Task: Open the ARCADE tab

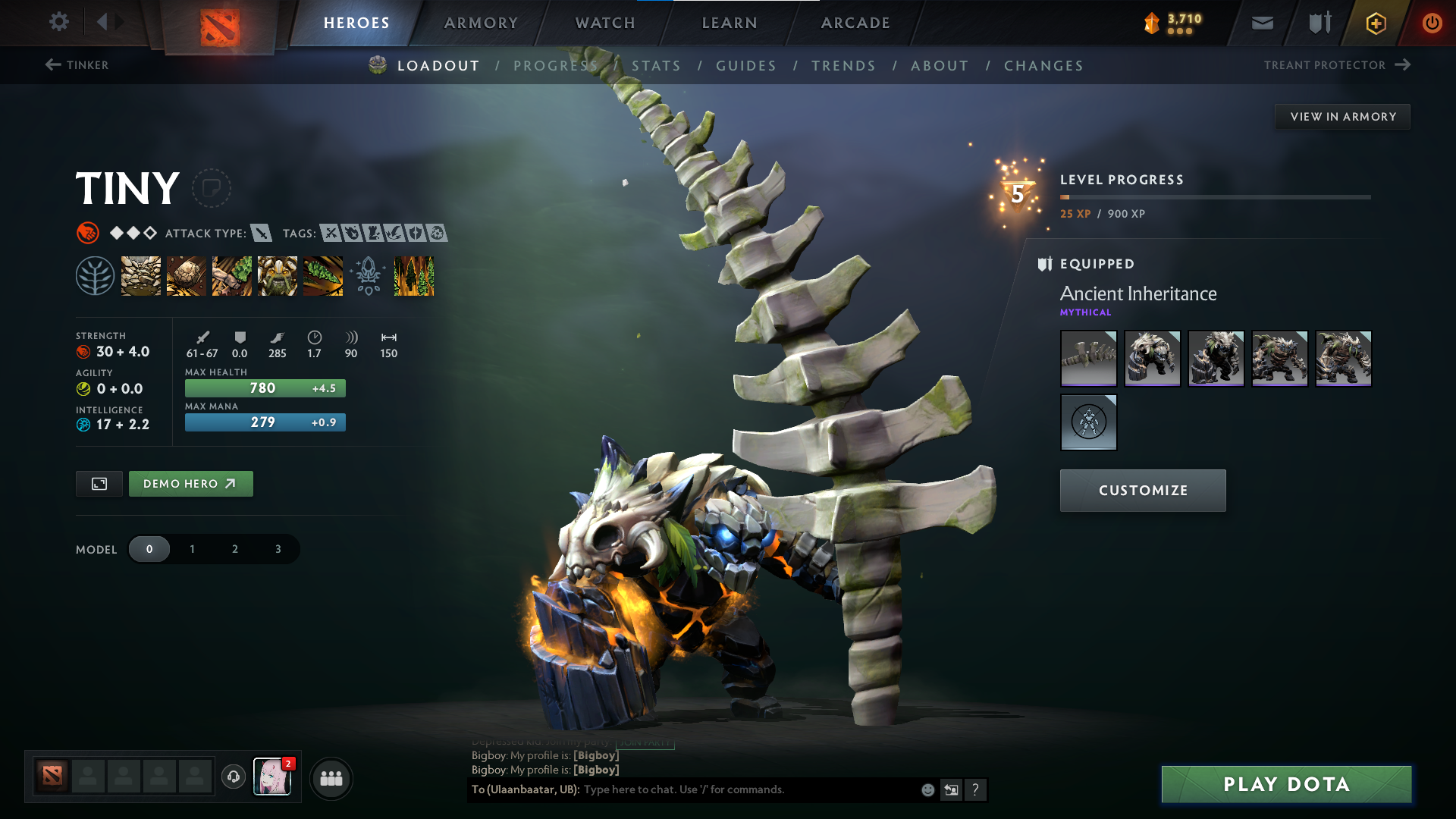Action: (x=855, y=23)
